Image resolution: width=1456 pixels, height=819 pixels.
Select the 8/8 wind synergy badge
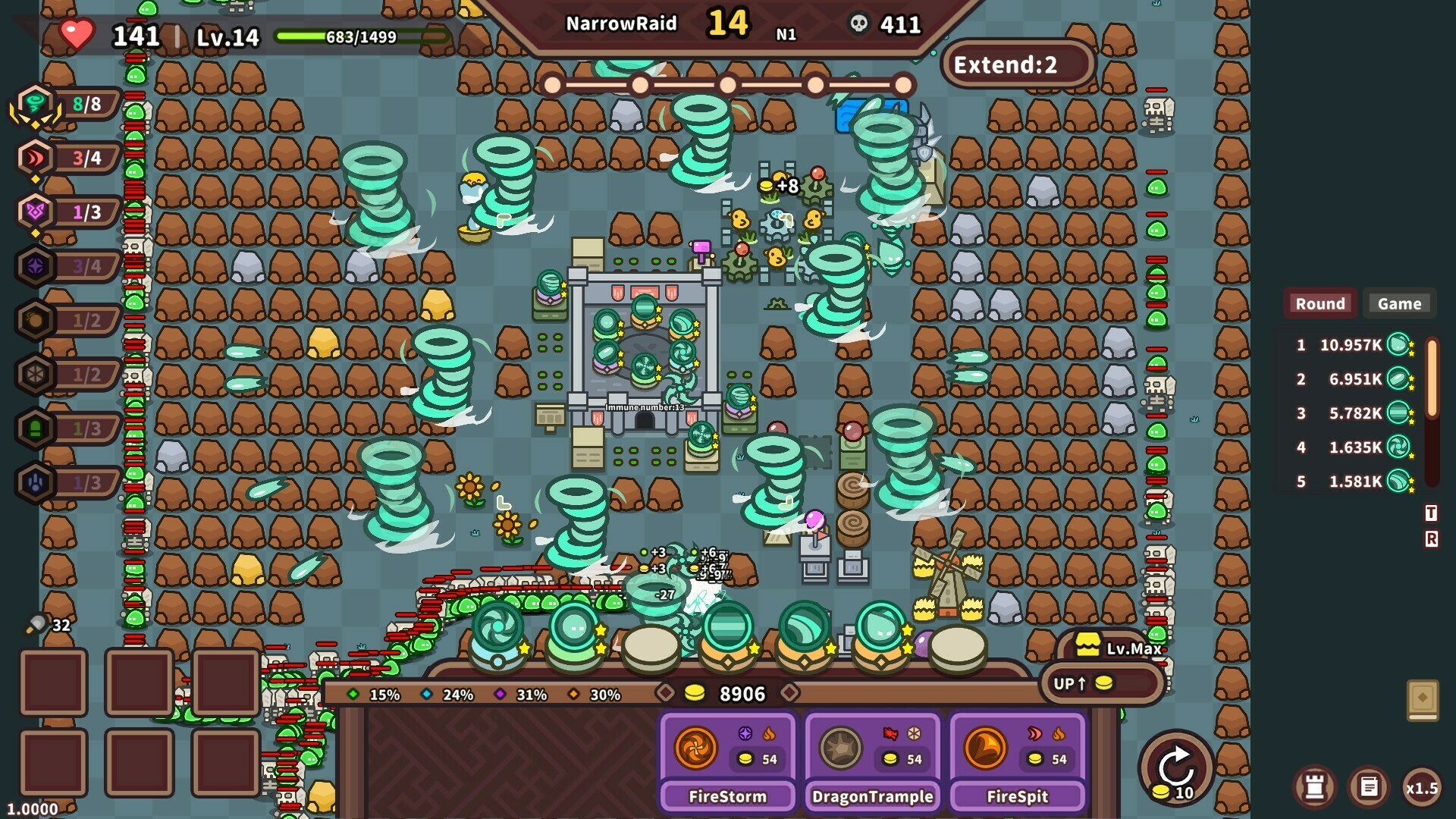point(36,105)
